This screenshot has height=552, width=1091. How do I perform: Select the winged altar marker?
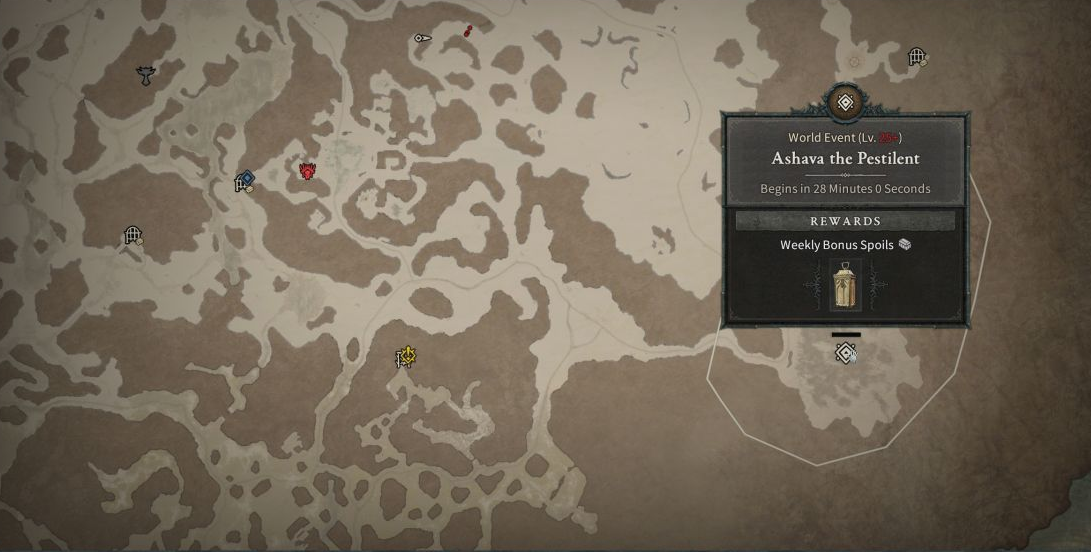147,73
